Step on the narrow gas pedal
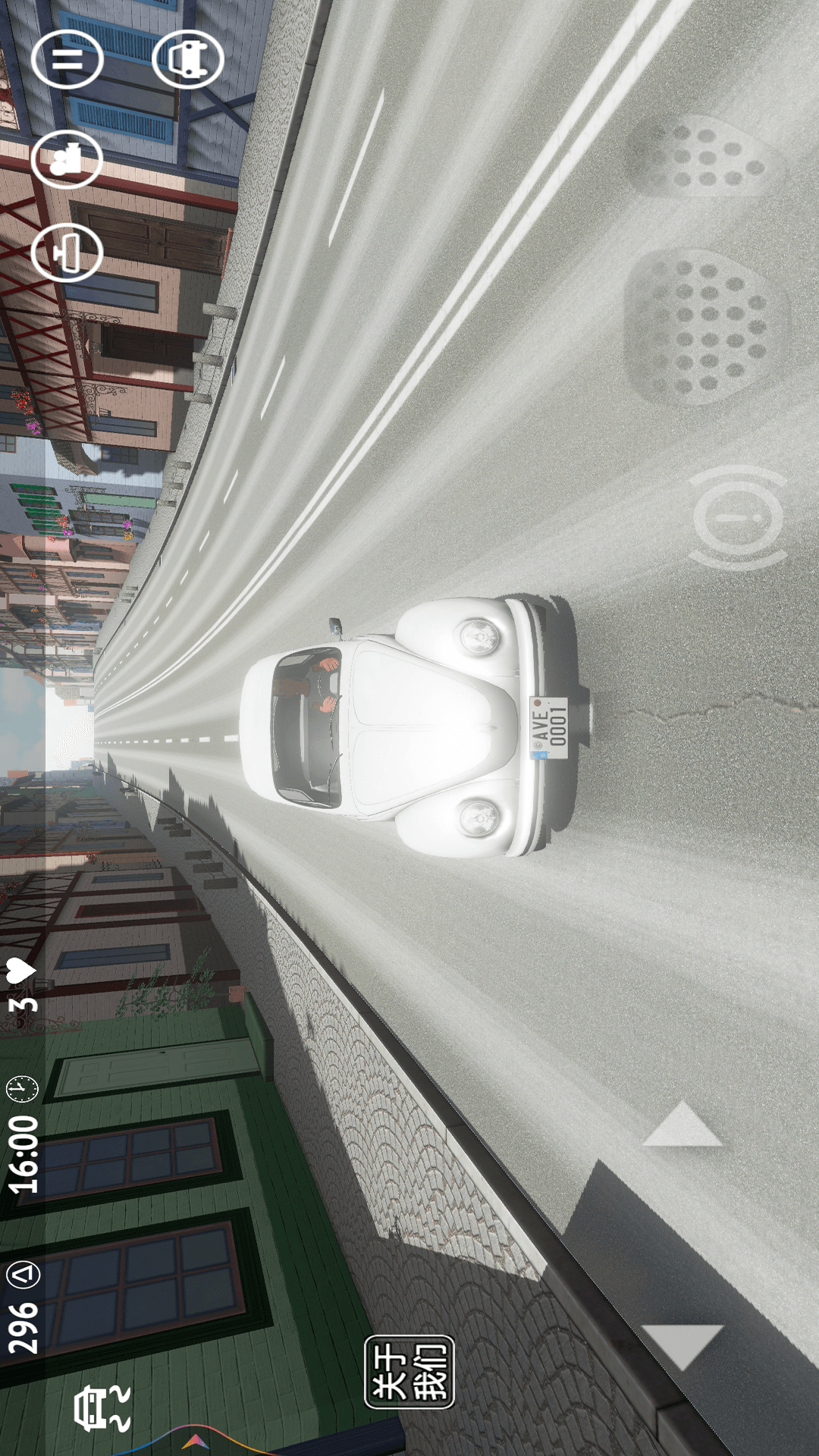This screenshot has height=1456, width=819. tap(705, 157)
